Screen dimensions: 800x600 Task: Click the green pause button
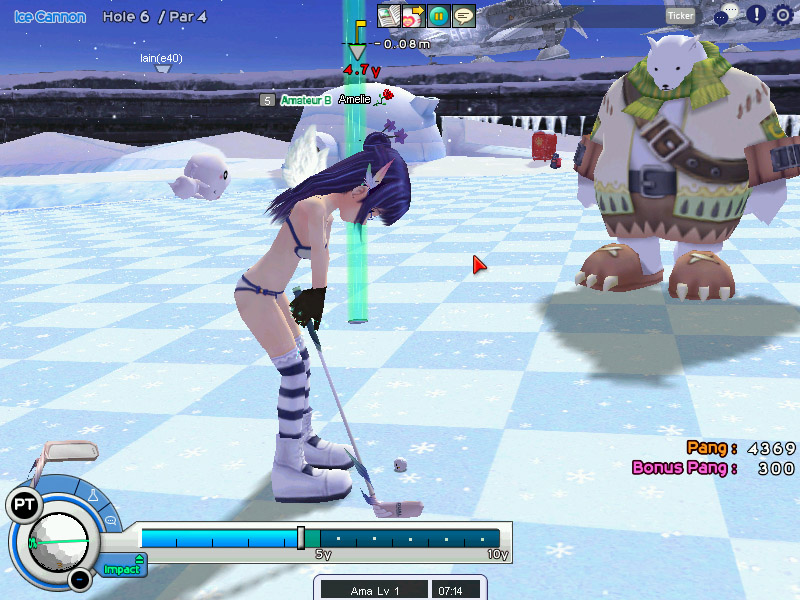coord(438,16)
